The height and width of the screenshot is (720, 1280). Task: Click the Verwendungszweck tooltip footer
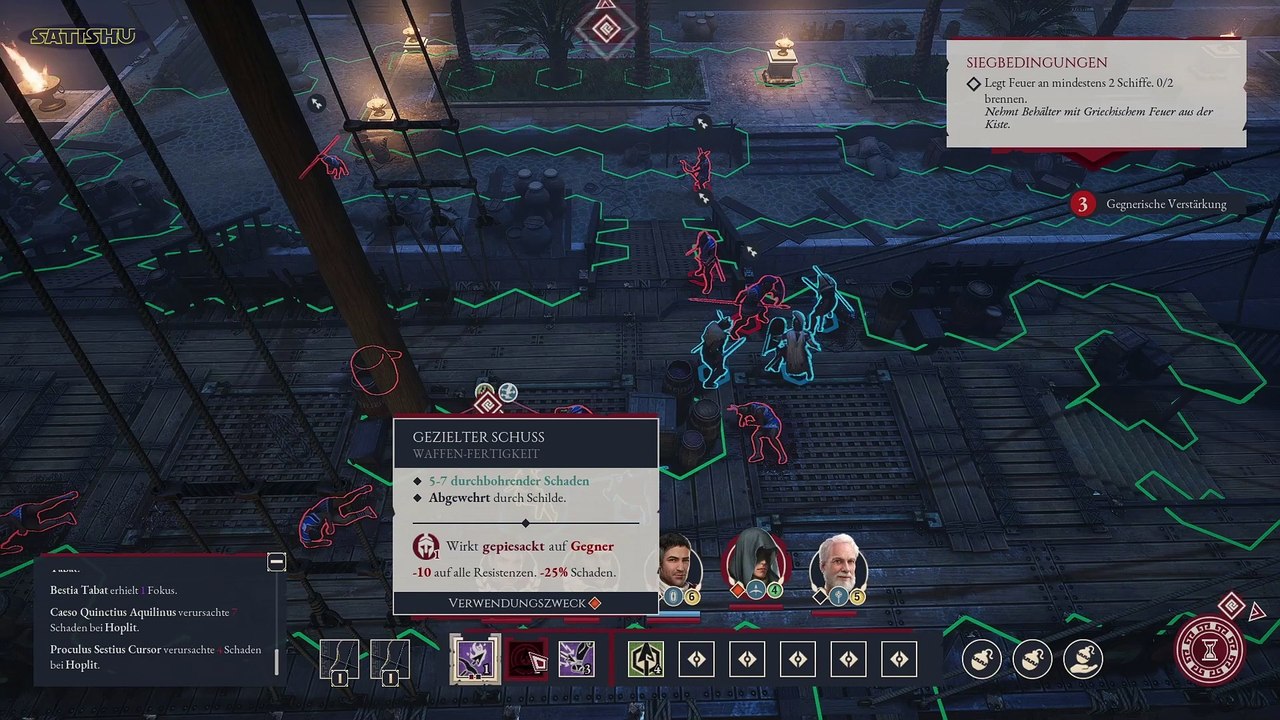click(525, 603)
